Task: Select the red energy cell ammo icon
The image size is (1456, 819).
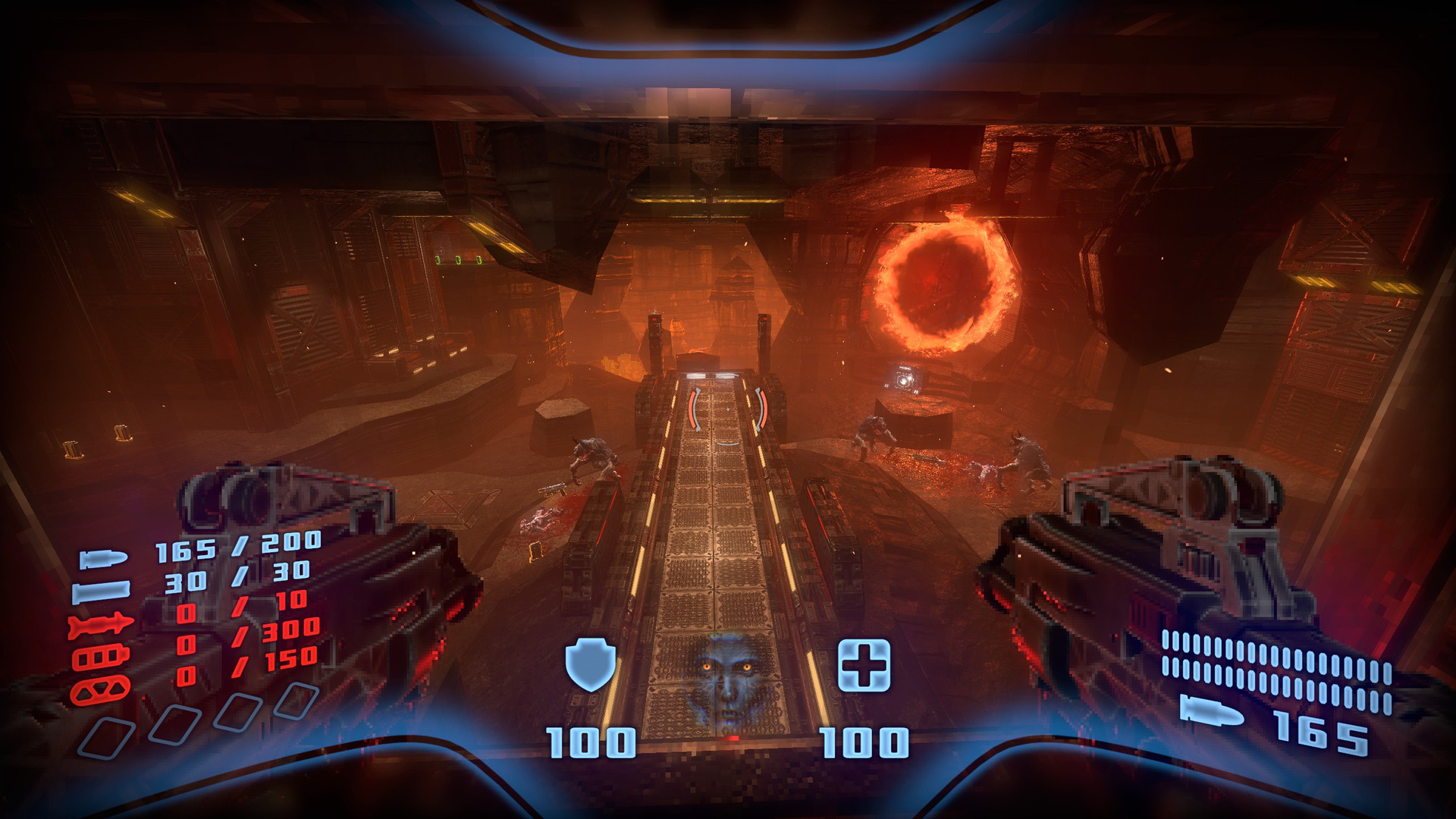Action: pos(100,657)
